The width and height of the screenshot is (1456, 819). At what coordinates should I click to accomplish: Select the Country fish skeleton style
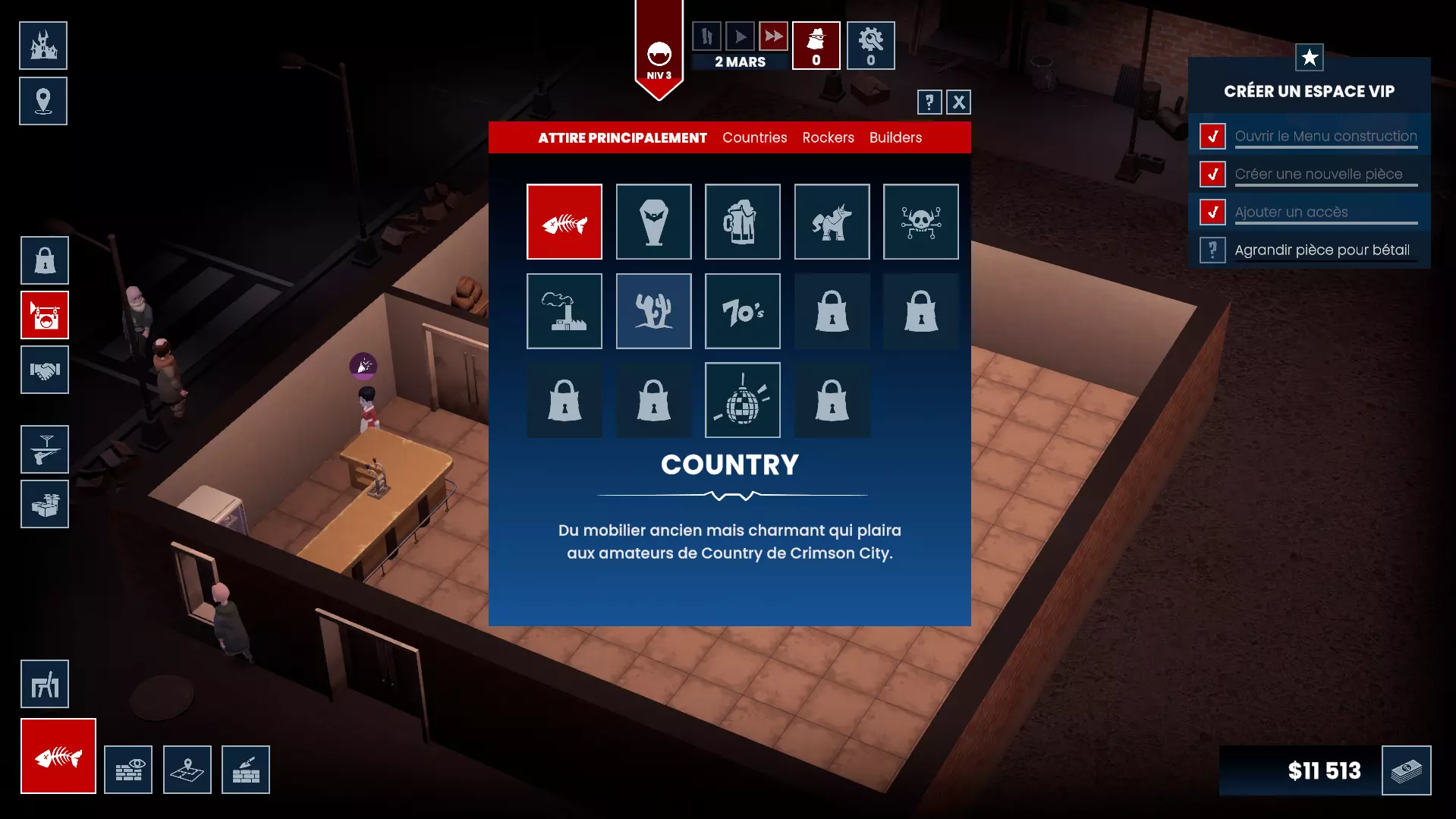[564, 222]
